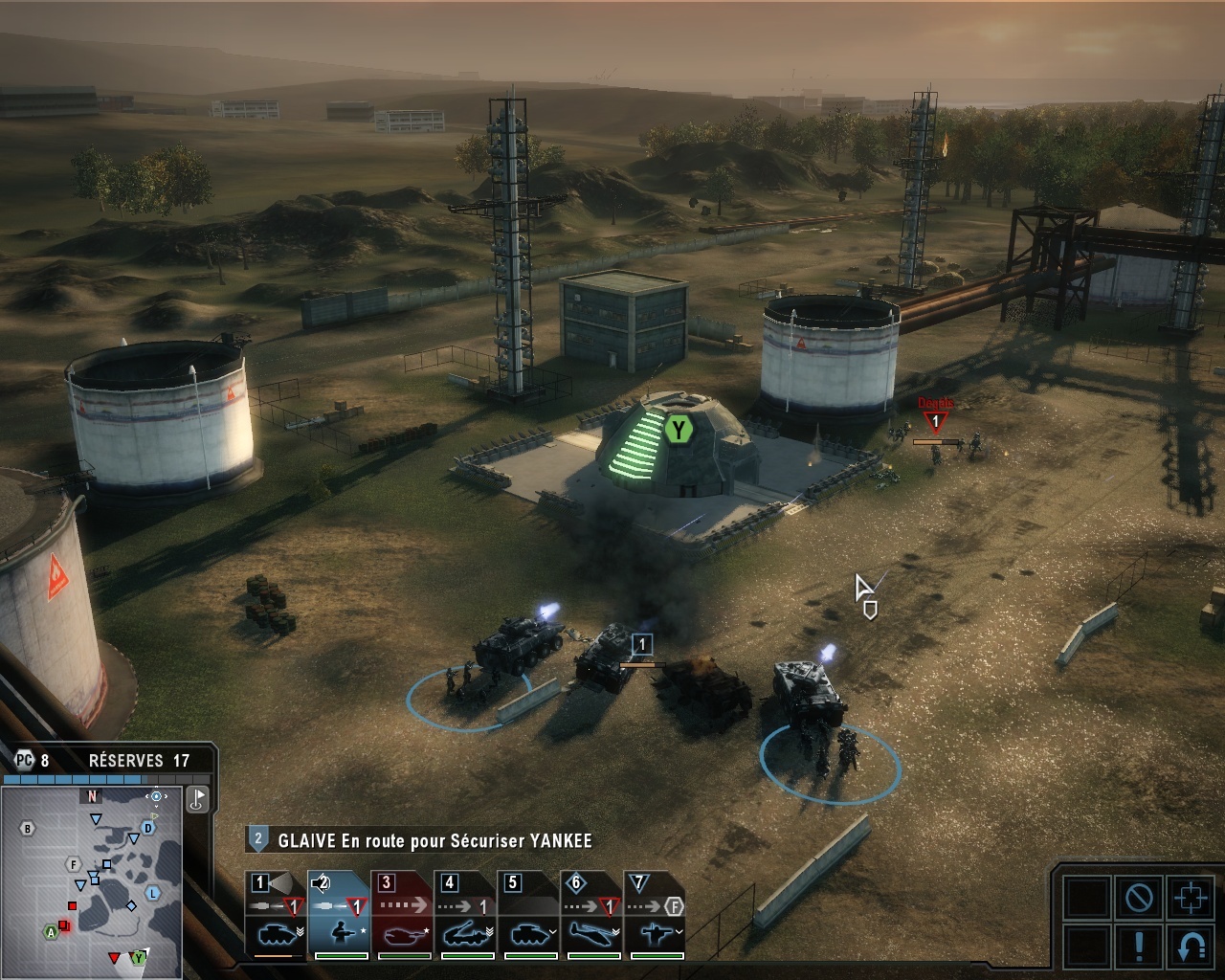Image resolution: width=1225 pixels, height=980 pixels.
Task: Click the exclamation mark command button
Action: pyautogui.click(x=1138, y=946)
